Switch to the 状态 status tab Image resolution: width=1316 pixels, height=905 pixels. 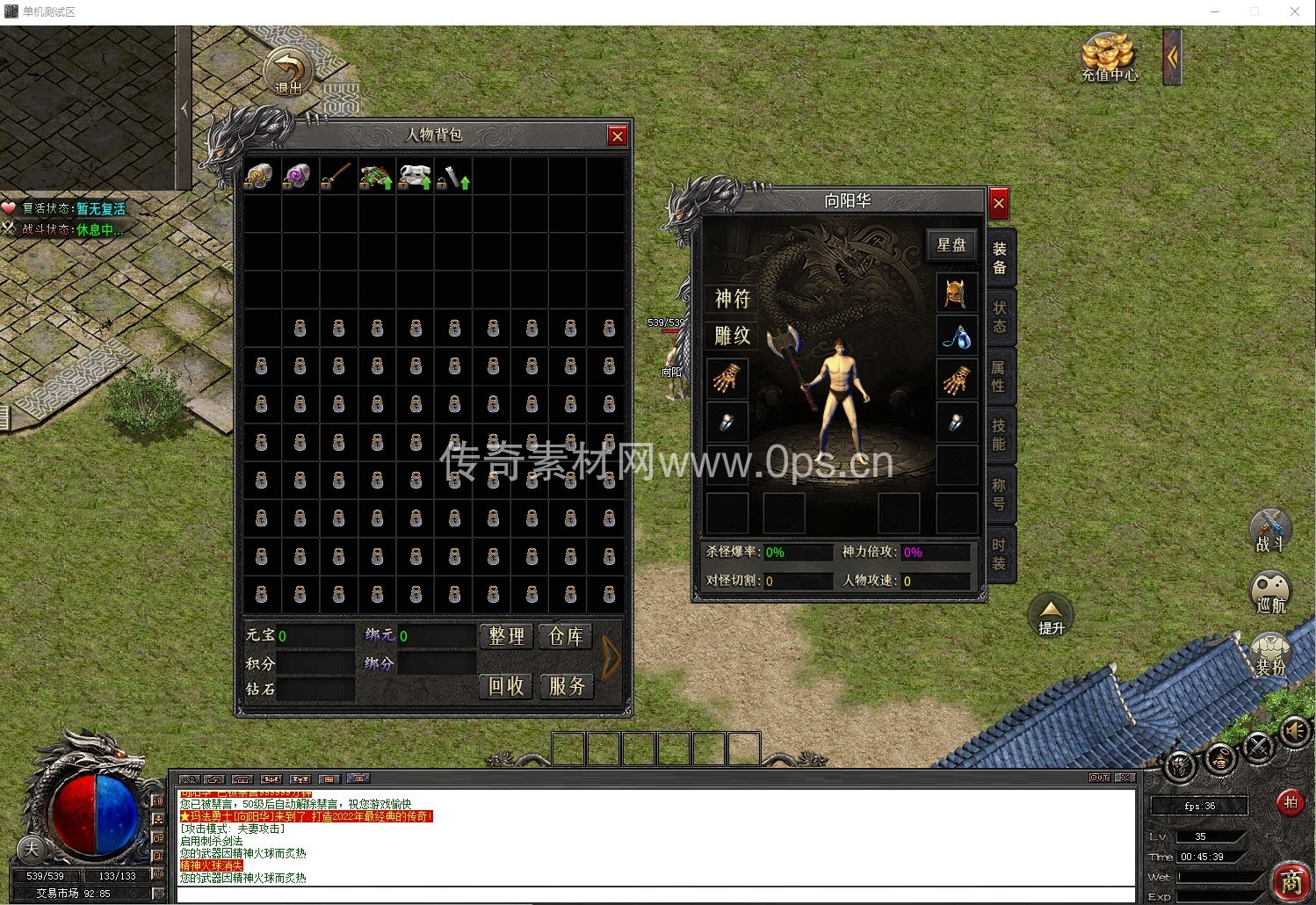click(1000, 317)
